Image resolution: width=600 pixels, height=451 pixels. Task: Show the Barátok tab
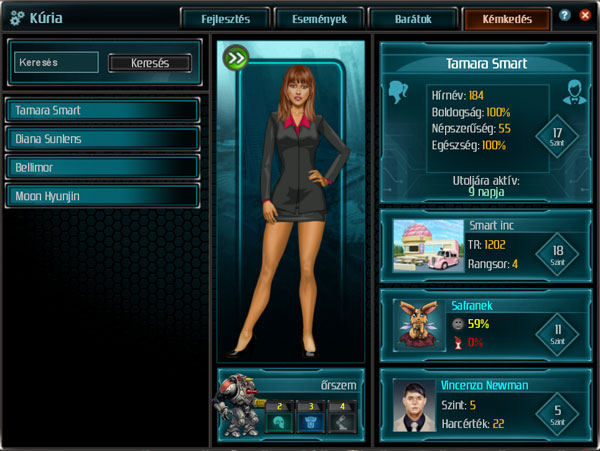tap(414, 19)
